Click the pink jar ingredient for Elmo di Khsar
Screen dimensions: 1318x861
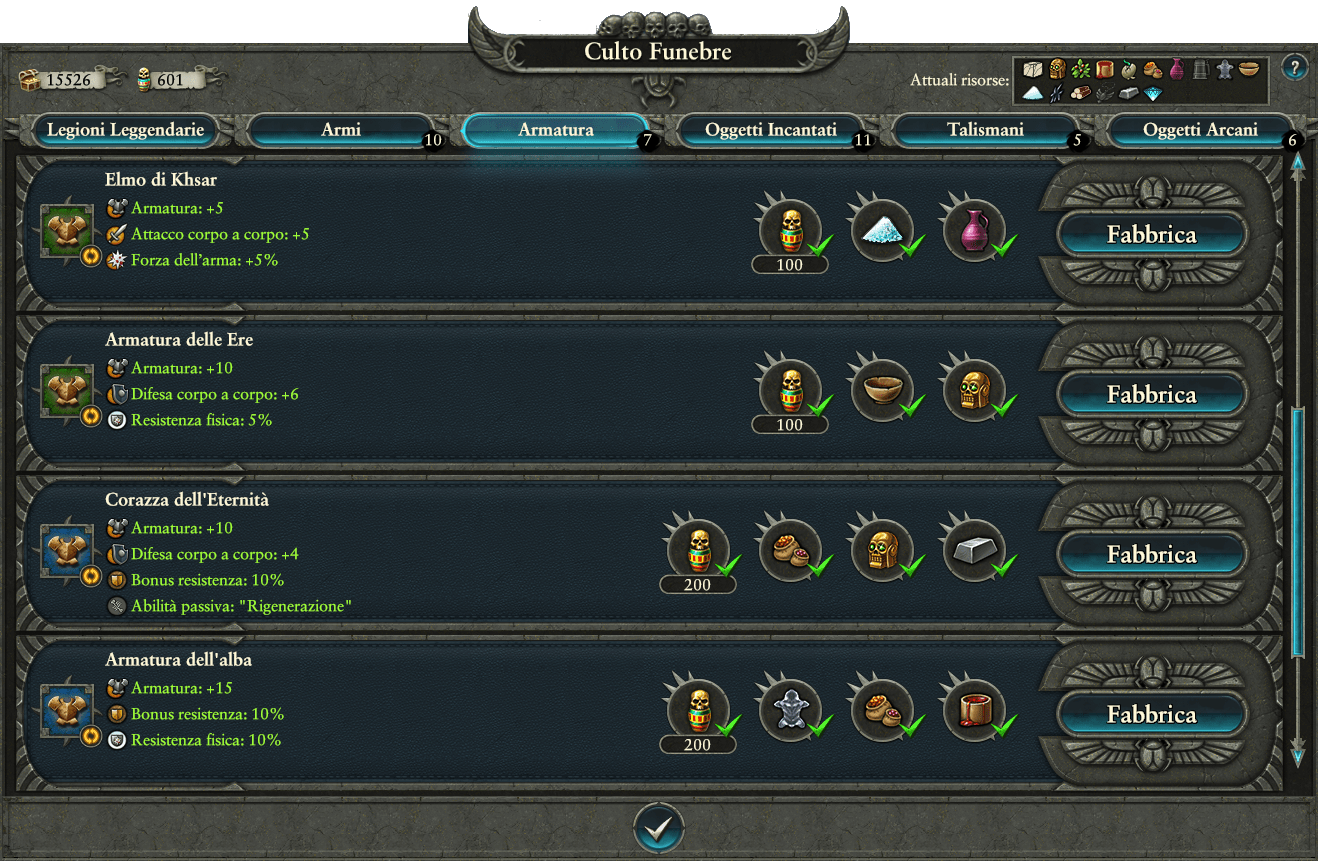point(973,231)
